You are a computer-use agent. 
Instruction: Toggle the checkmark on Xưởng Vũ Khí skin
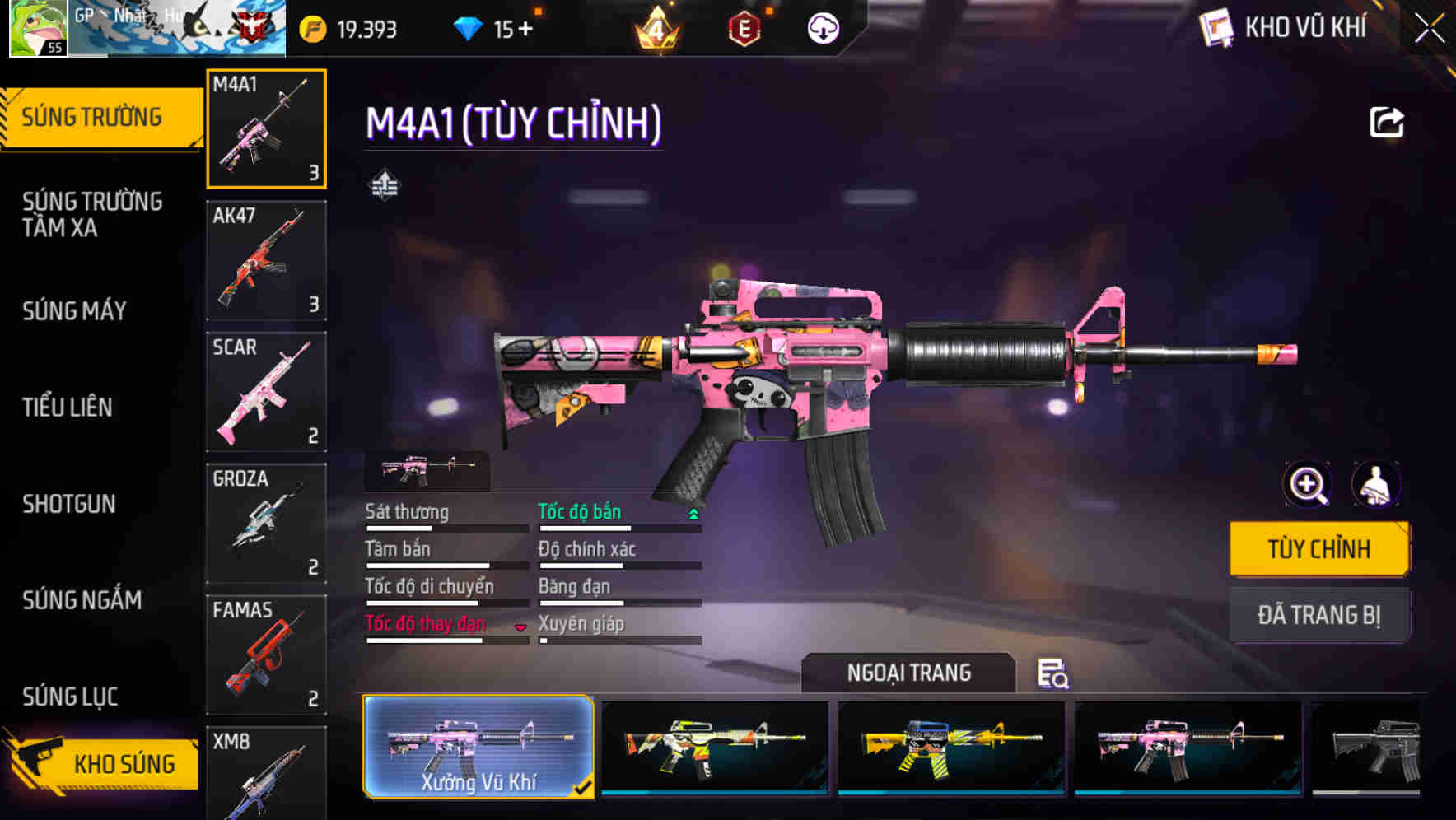(586, 788)
